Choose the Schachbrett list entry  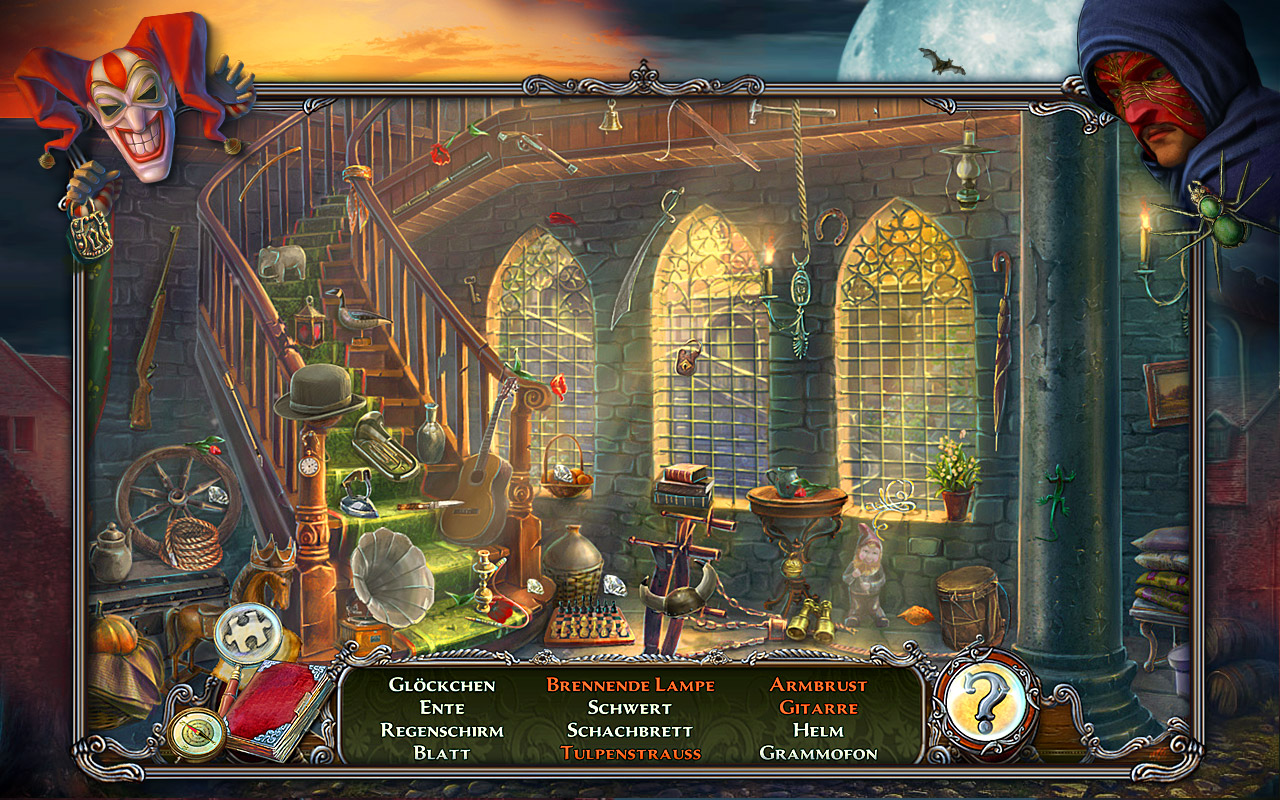point(630,730)
